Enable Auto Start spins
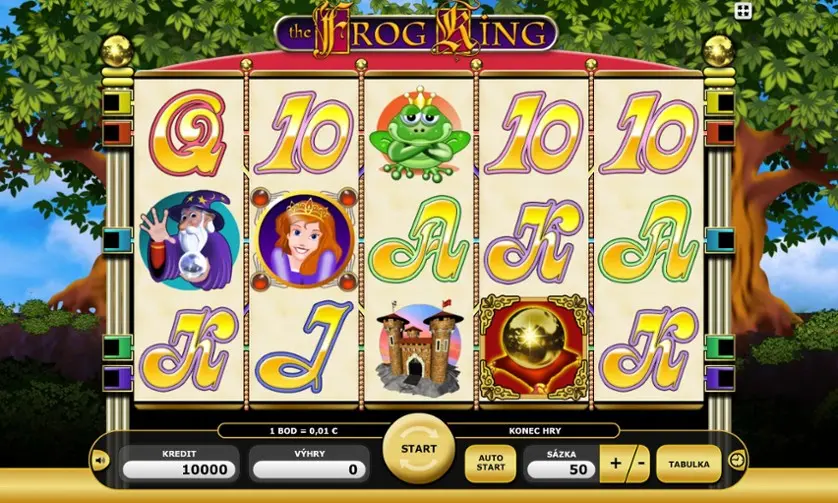This screenshot has height=503, width=838. pyautogui.click(x=490, y=465)
